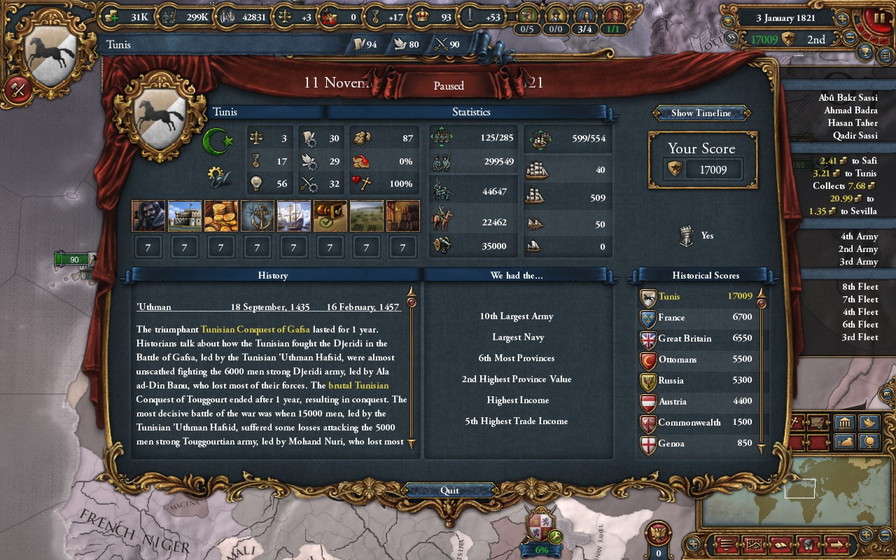Select the 4th Army in the outliner
Viewport: 896px width, 560px height.
859,236
